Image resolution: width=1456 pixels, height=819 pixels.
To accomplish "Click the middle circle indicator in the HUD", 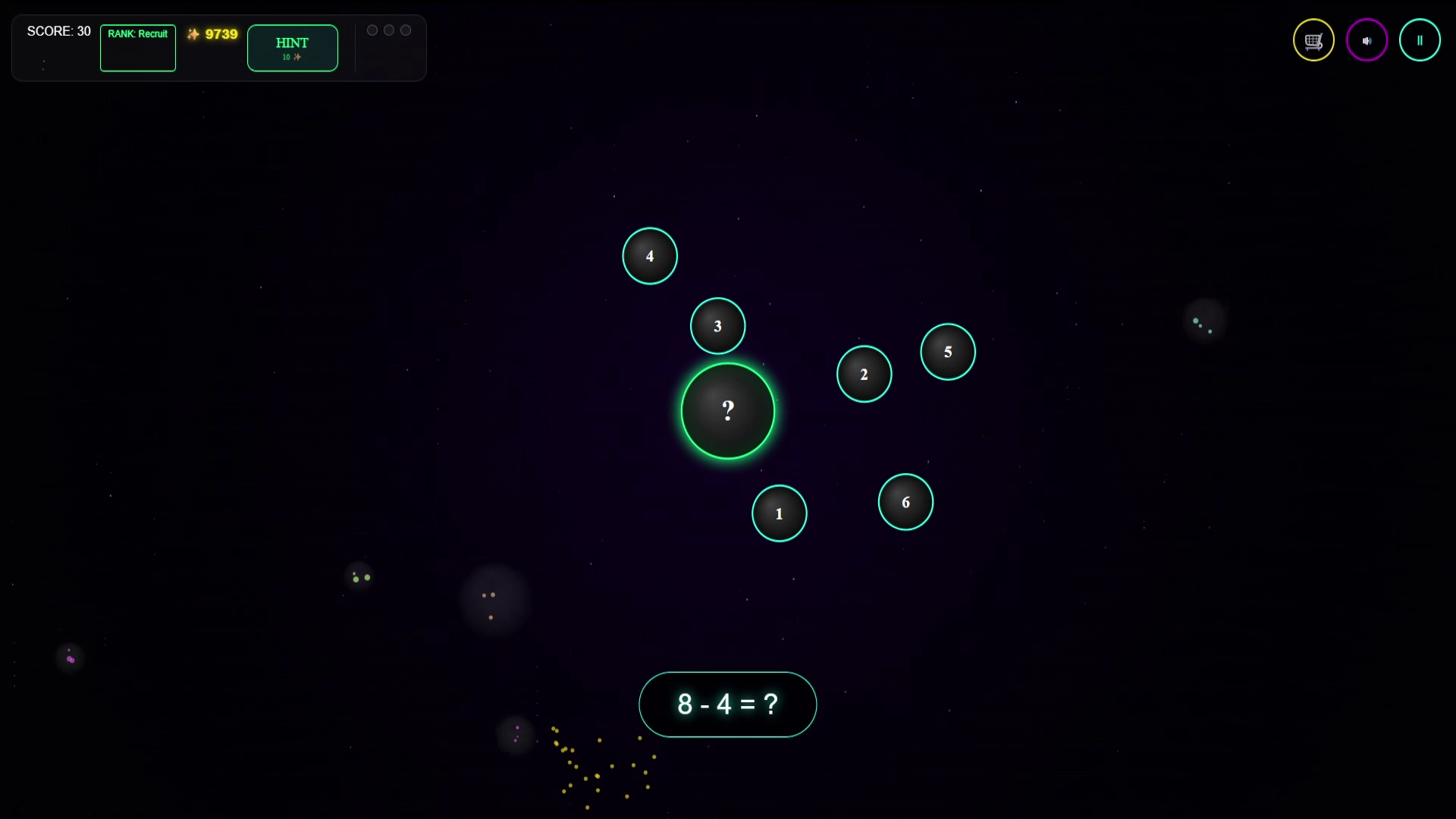I will [x=389, y=30].
